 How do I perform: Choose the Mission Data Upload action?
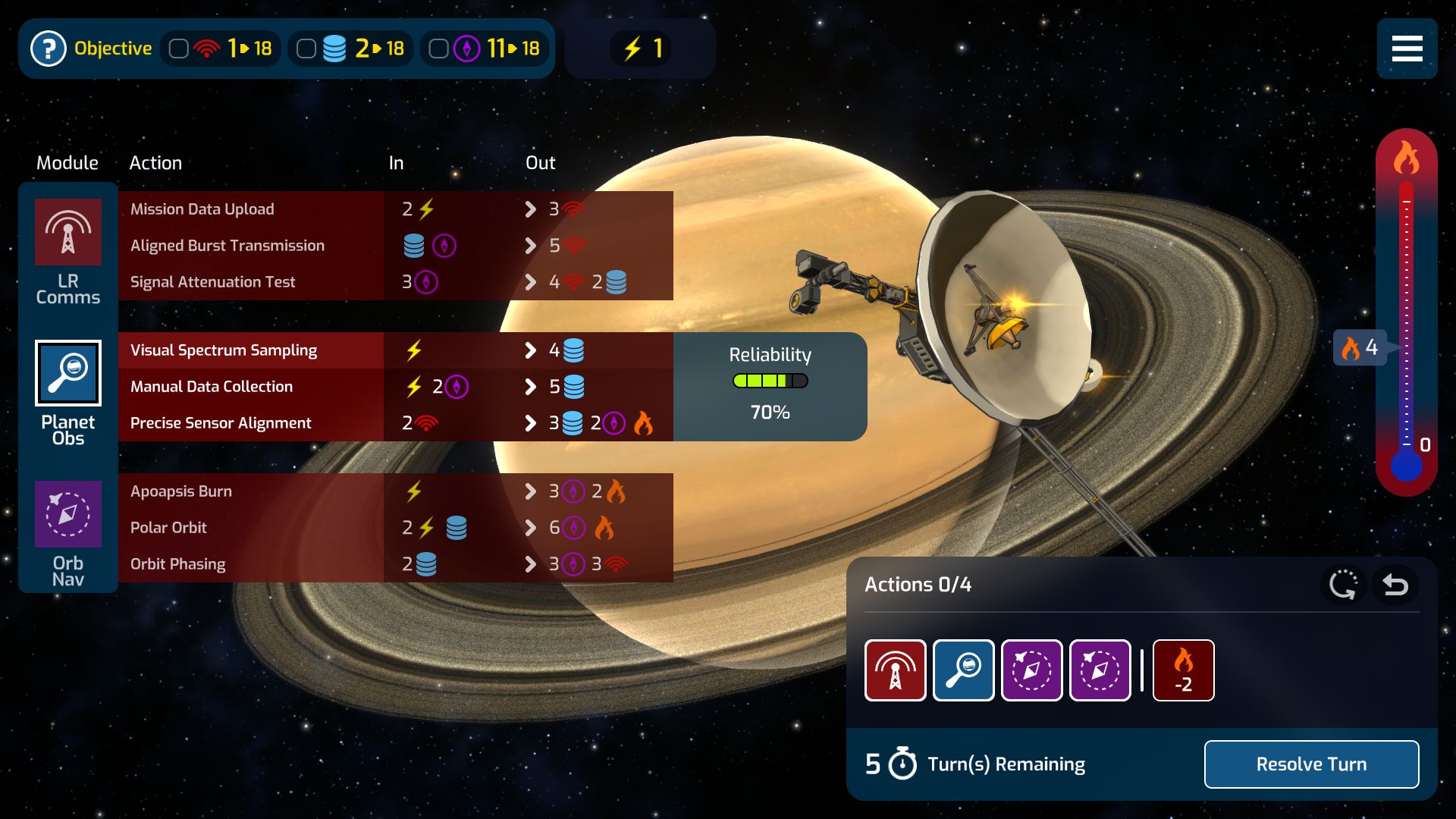202,209
